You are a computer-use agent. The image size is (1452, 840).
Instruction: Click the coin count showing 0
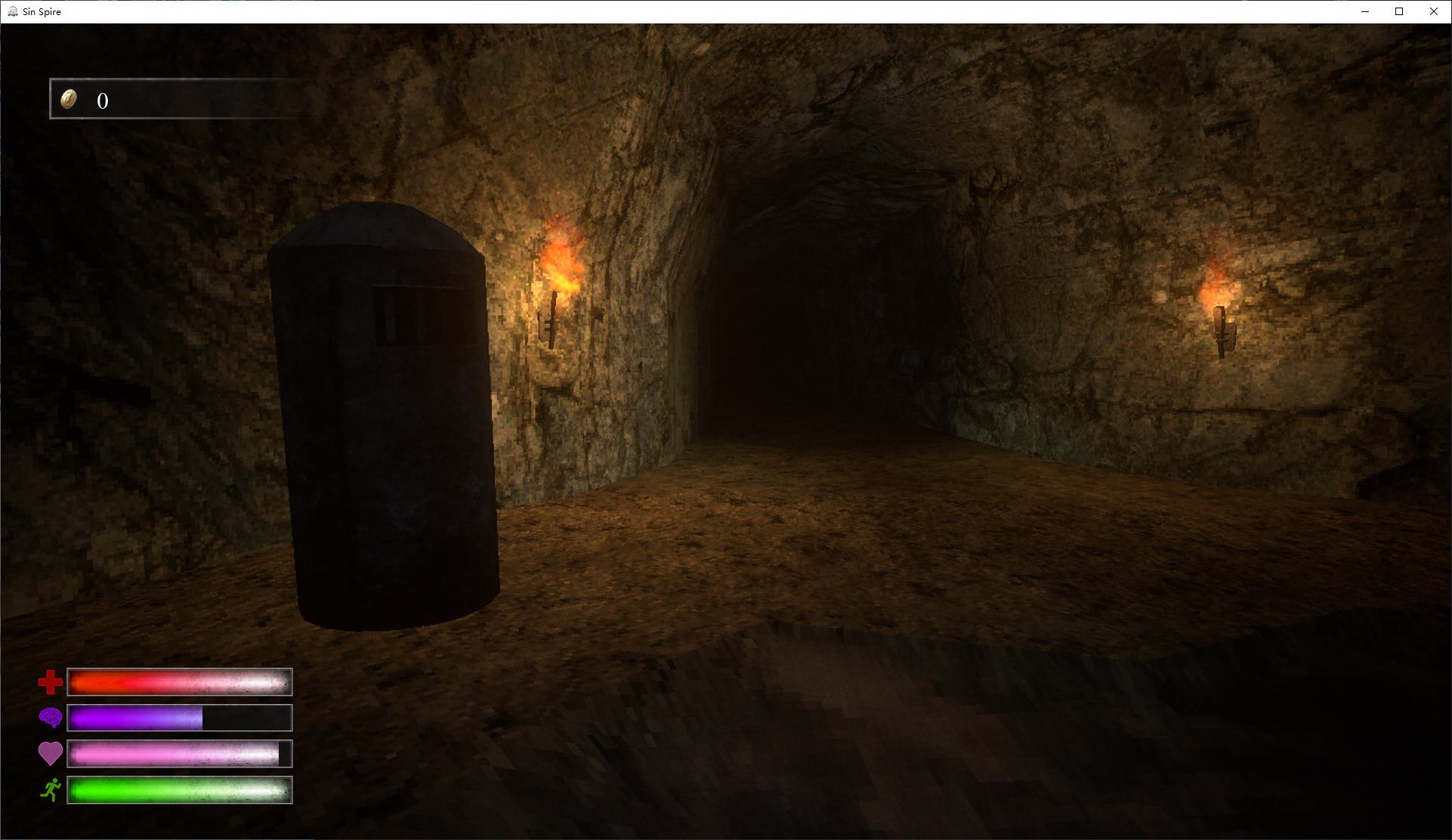pyautogui.click(x=102, y=99)
